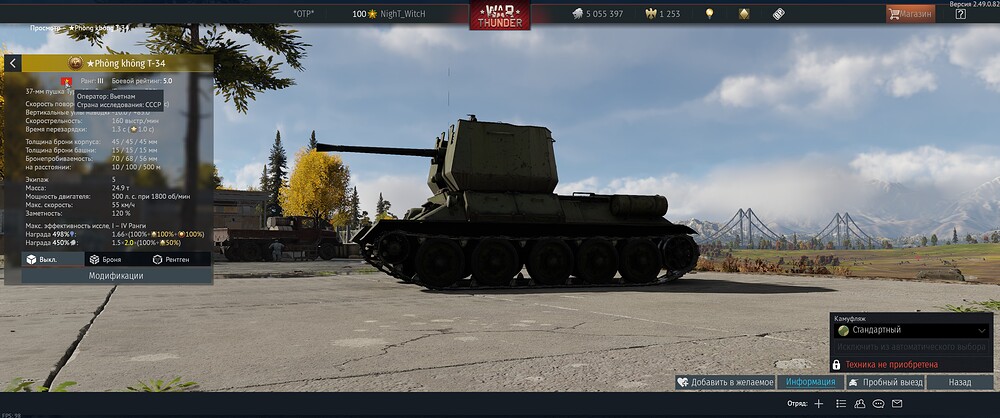Open the mail envelope icon

click(898, 404)
